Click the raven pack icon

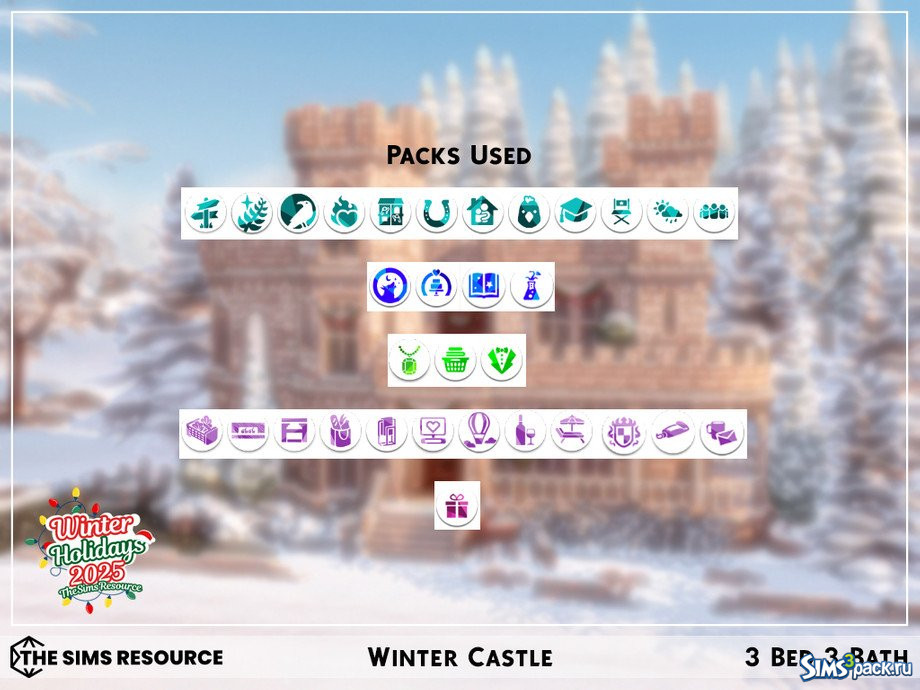tap(298, 214)
